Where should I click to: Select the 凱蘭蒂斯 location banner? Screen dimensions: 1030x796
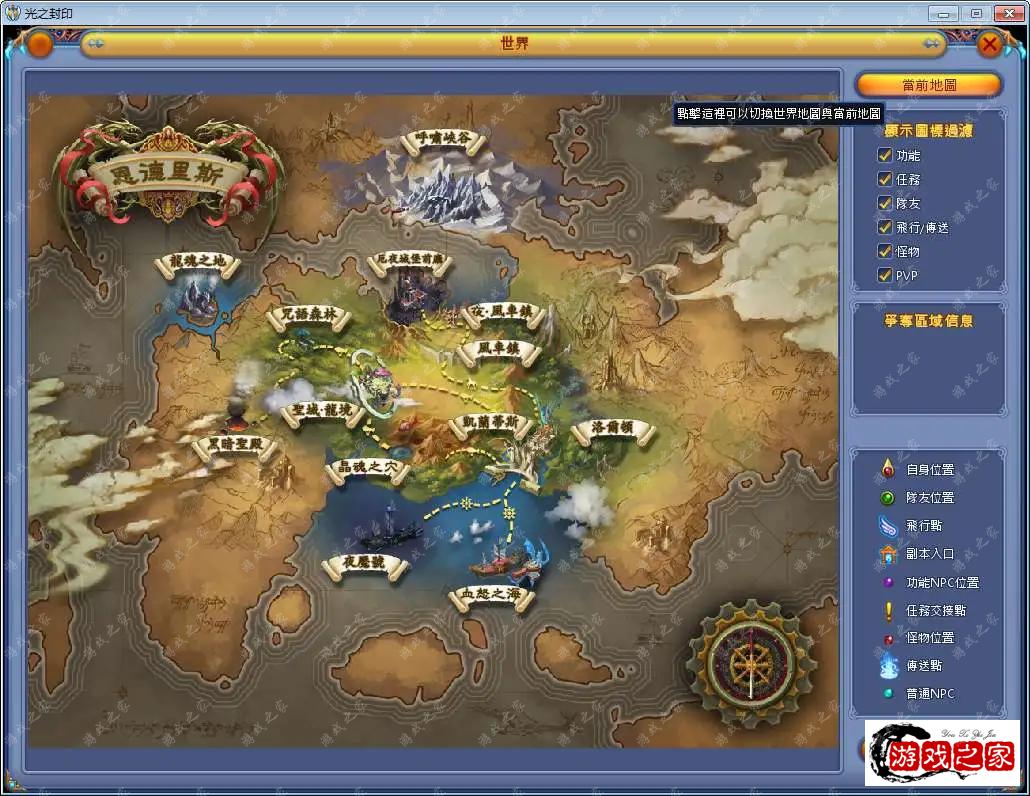[490, 423]
